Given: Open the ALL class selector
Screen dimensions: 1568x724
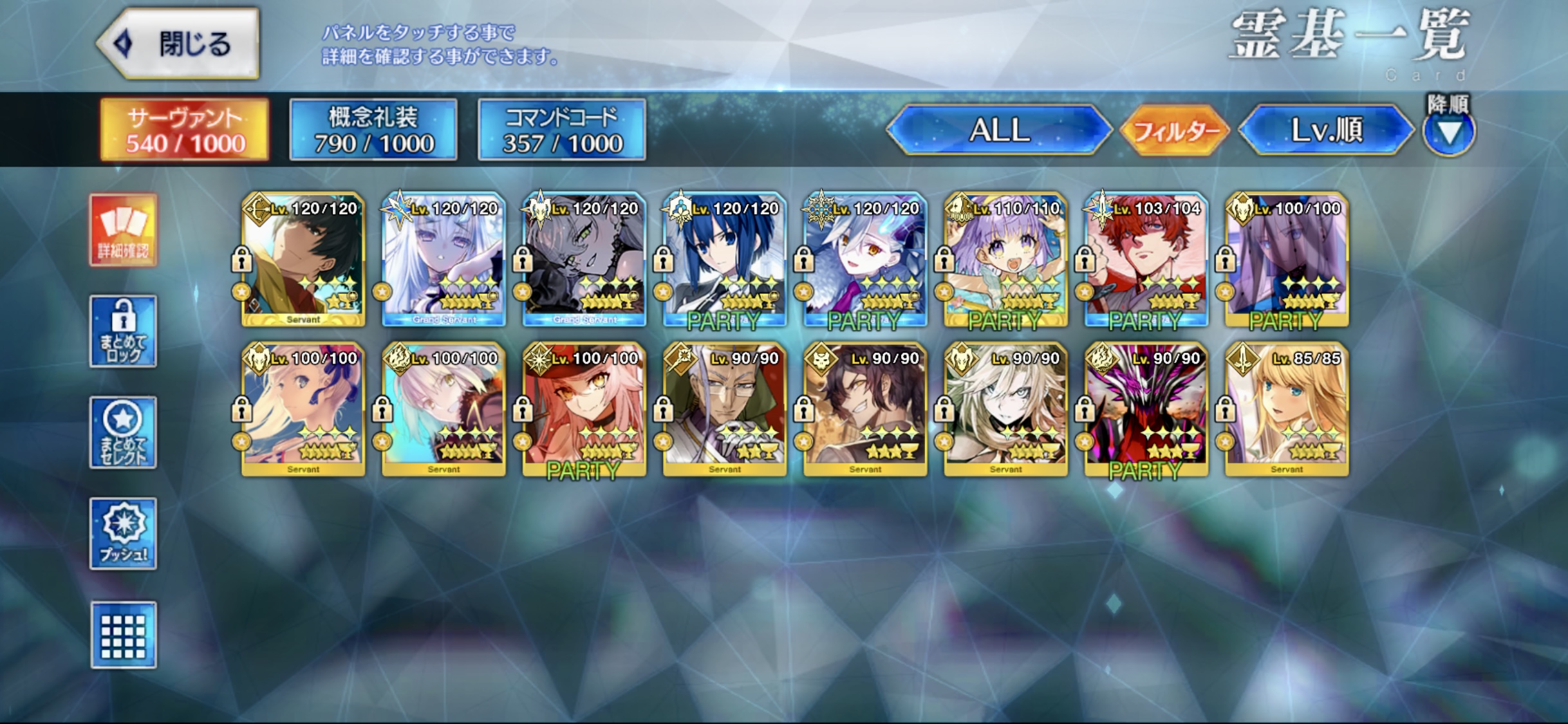Looking at the screenshot, I should point(999,131).
